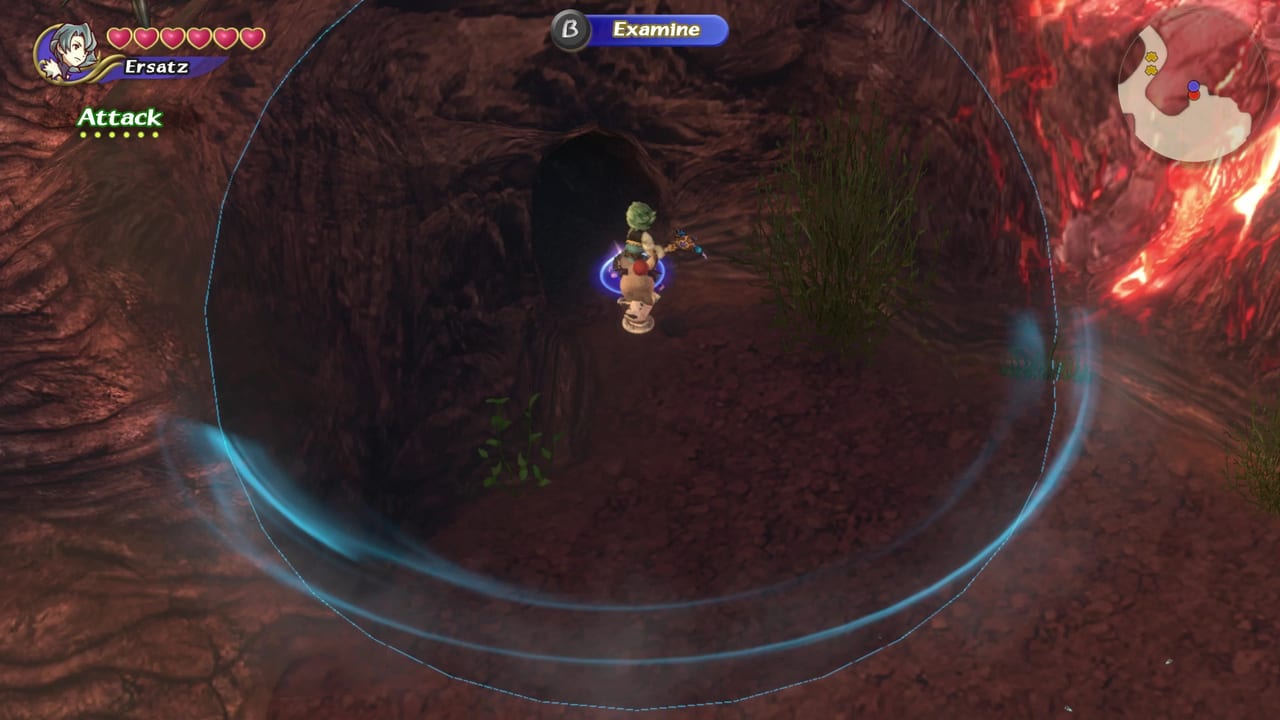This screenshot has height=720, width=1280.
Task: Select the first heart in the health bar
Action: [x=118, y=38]
